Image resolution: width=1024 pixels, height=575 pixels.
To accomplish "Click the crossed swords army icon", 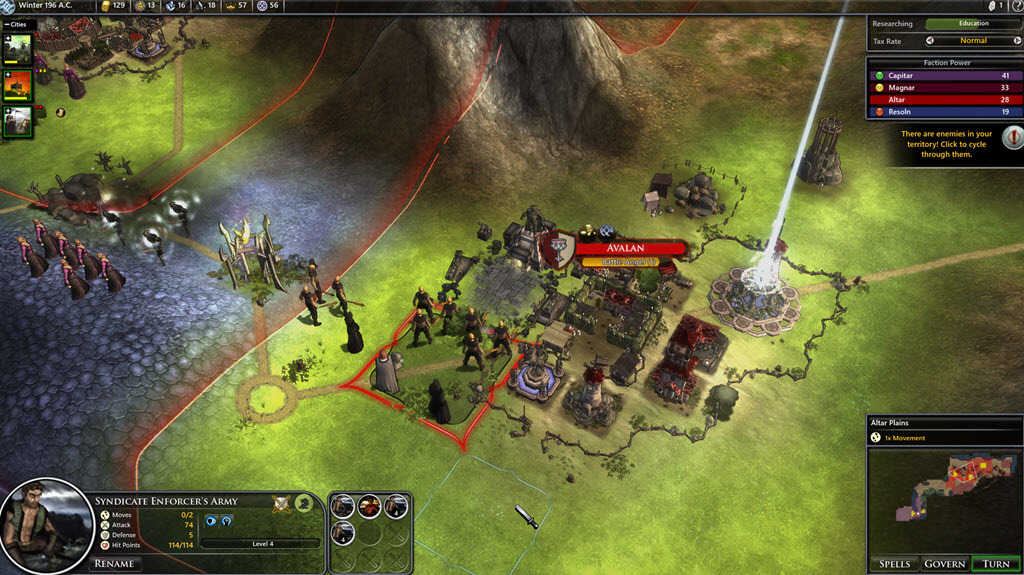I will 282,503.
